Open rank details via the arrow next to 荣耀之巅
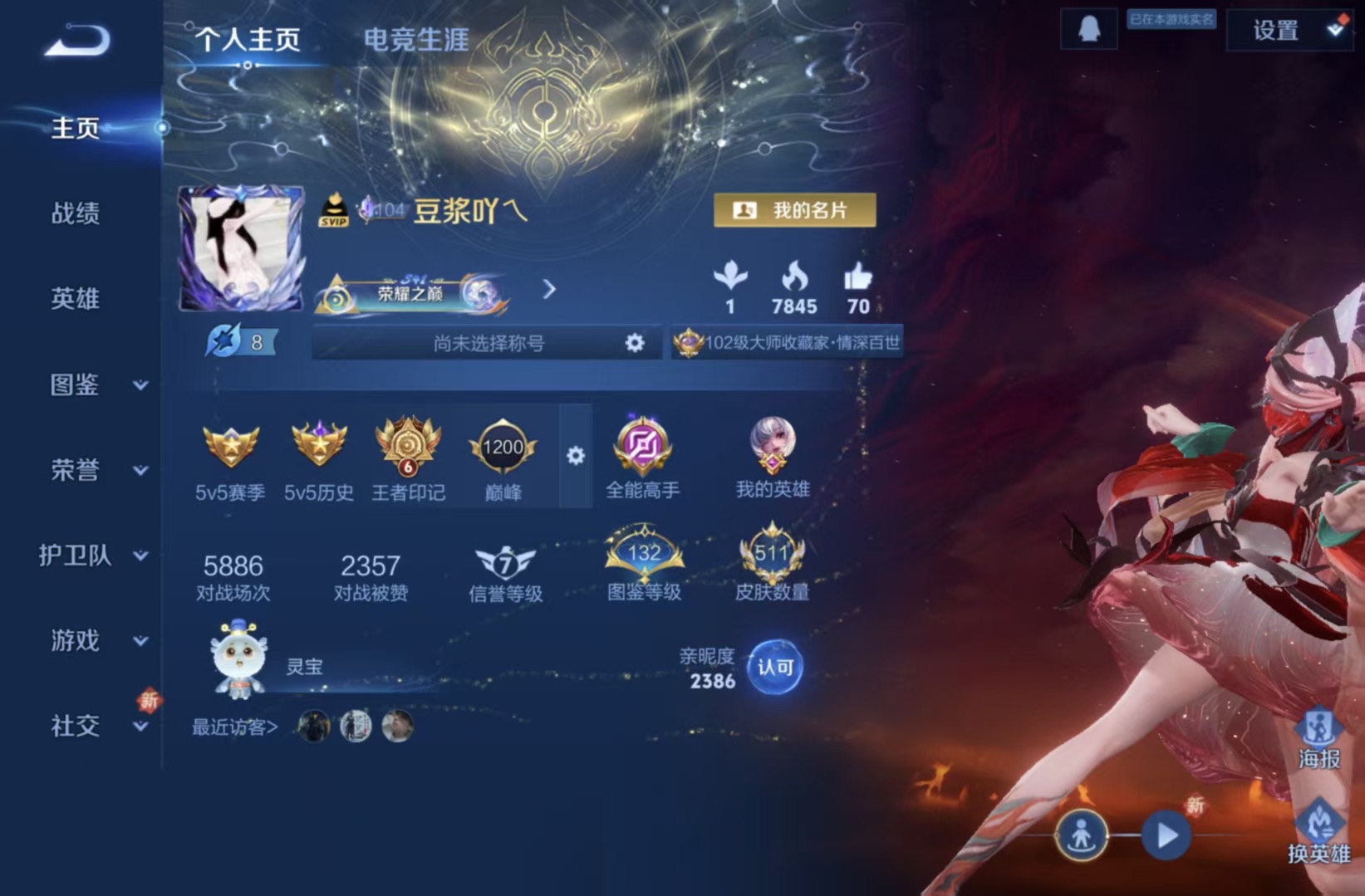Screen dimensions: 1365x896 coord(548,291)
